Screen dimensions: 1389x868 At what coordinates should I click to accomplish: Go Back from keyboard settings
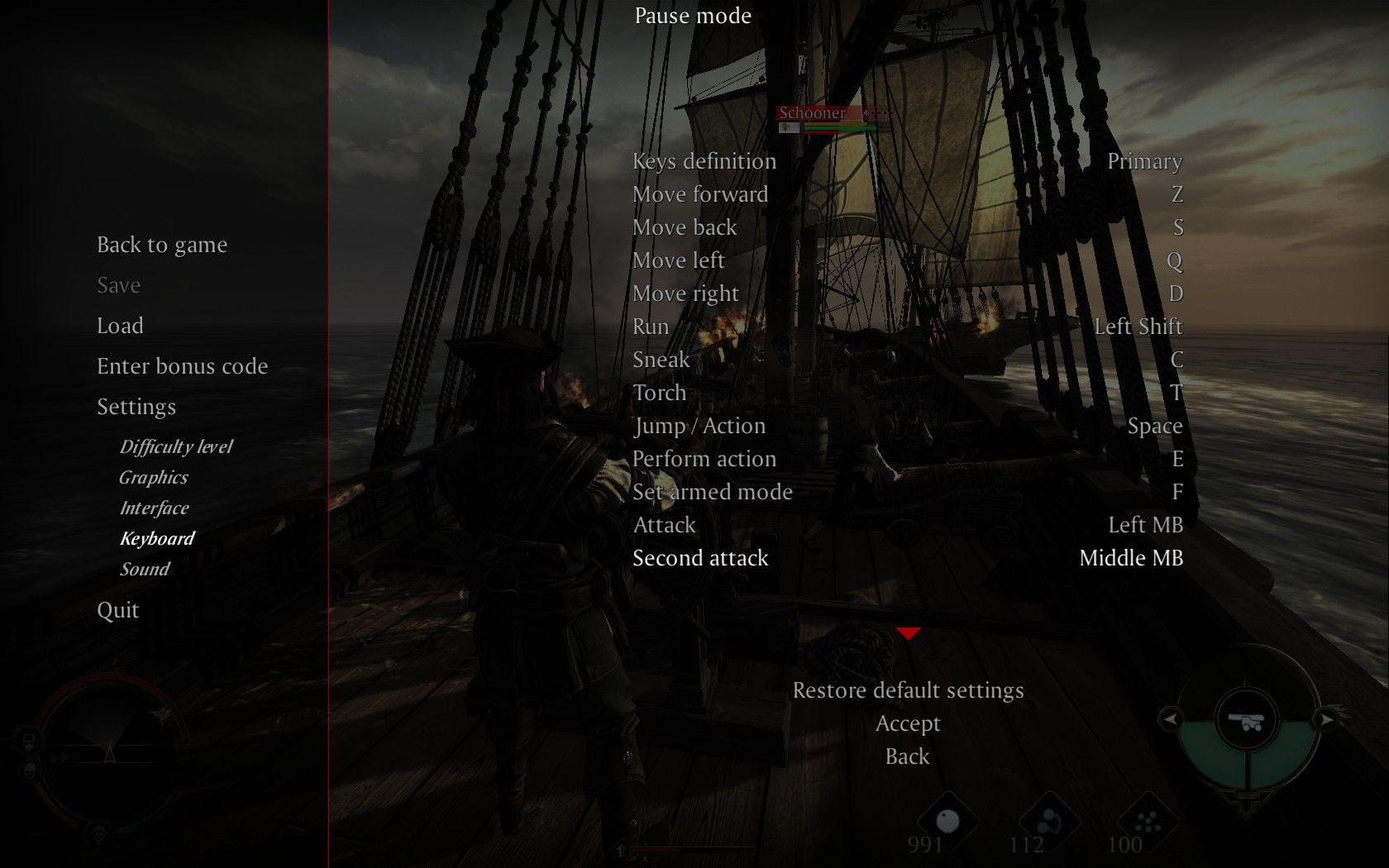pyautogui.click(x=908, y=756)
